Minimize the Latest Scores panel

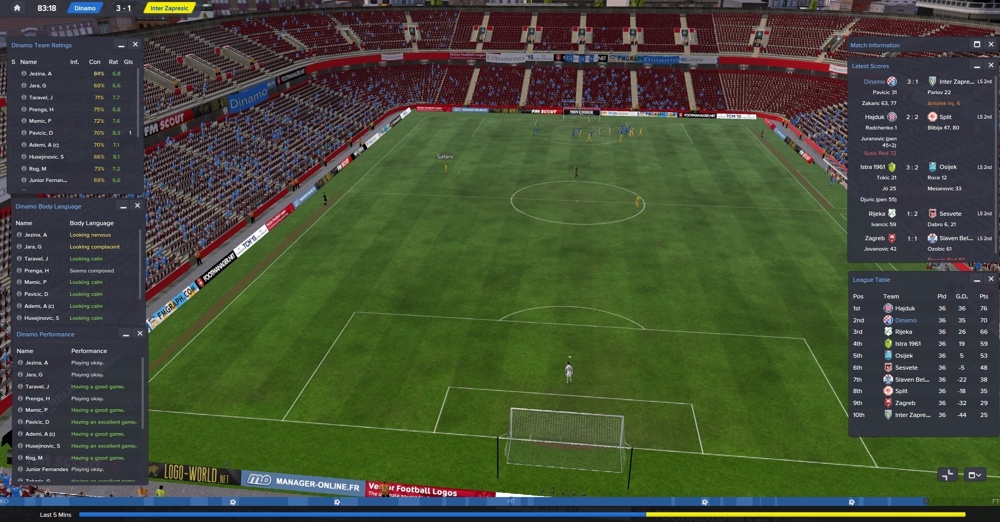(x=977, y=67)
